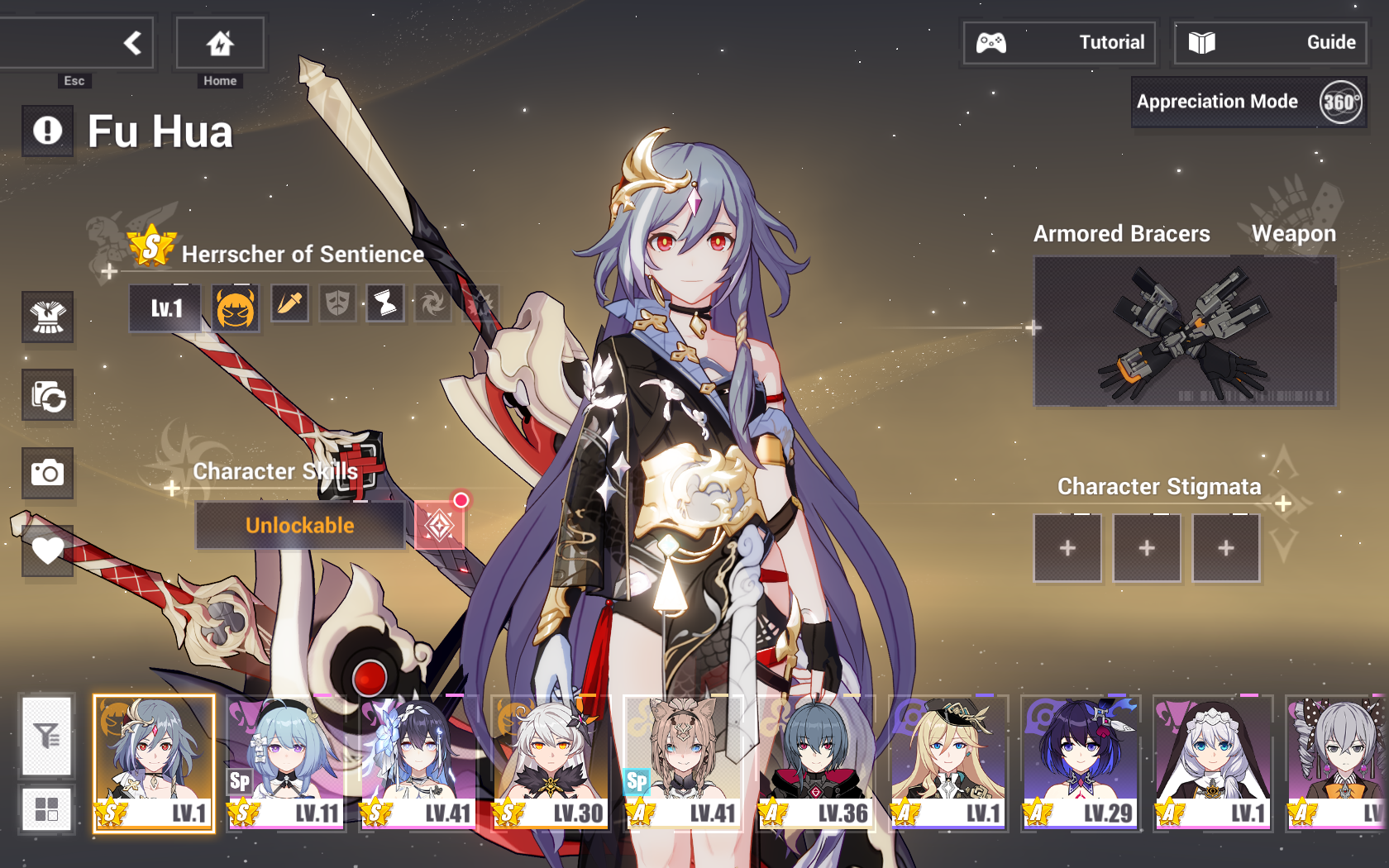Add a stigmata in the first empty slot
The image size is (1389, 868).
point(1067,547)
